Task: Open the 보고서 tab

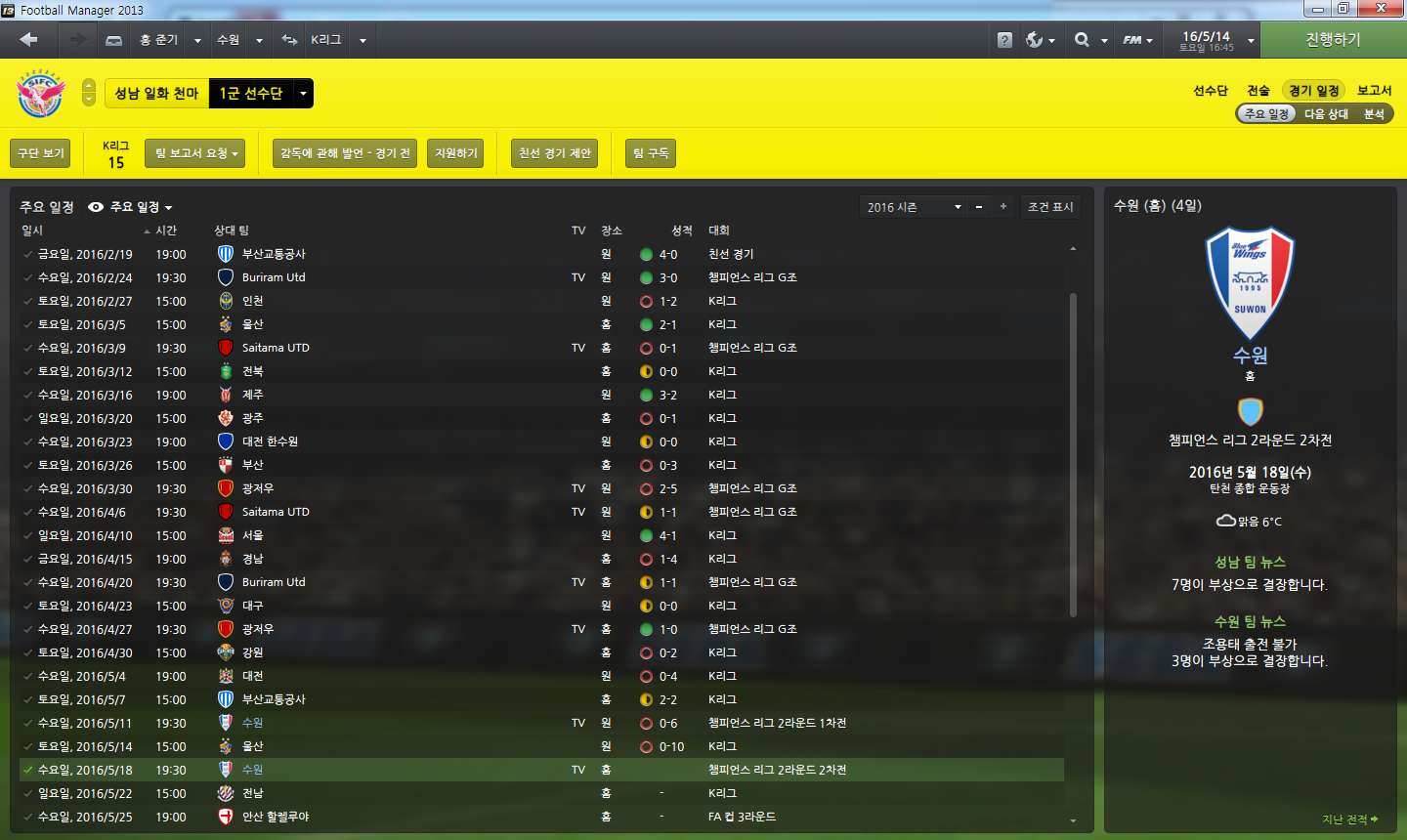Action: tap(1374, 91)
